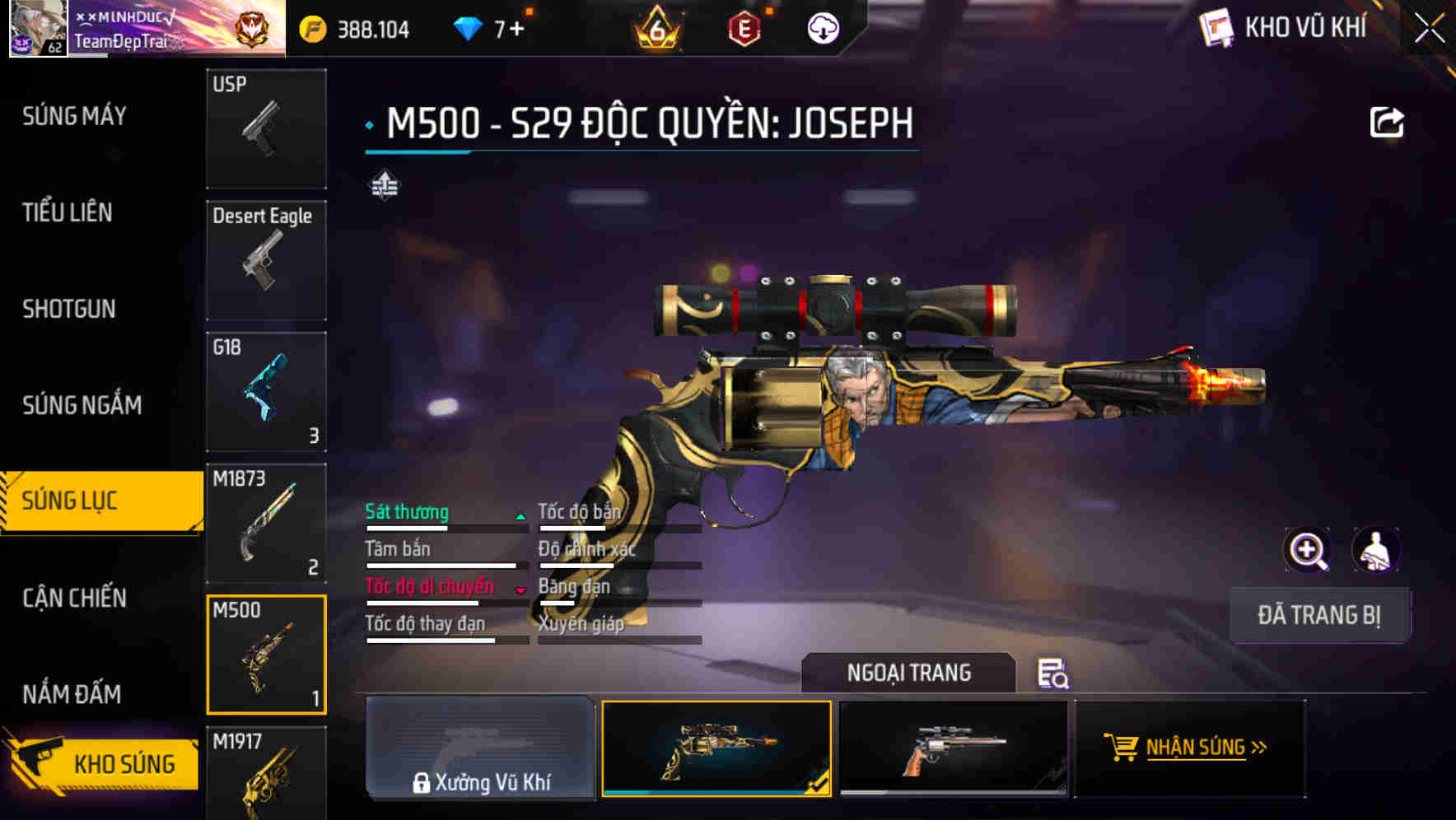Open the cloud download icon in top bar
Viewport: 1456px width, 820px height.
click(x=822, y=28)
